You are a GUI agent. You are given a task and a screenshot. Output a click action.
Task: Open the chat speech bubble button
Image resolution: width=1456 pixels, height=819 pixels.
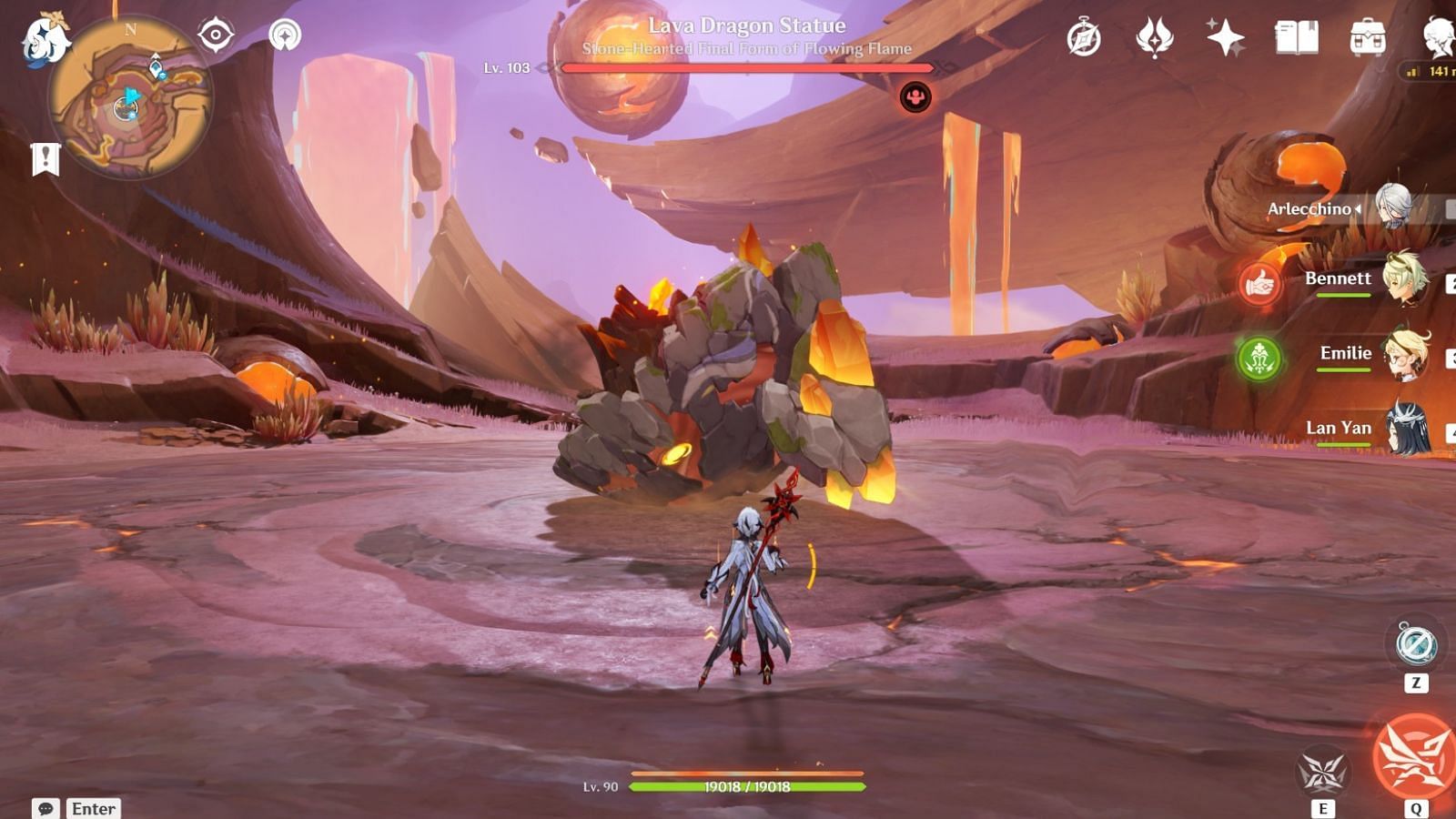(x=45, y=808)
